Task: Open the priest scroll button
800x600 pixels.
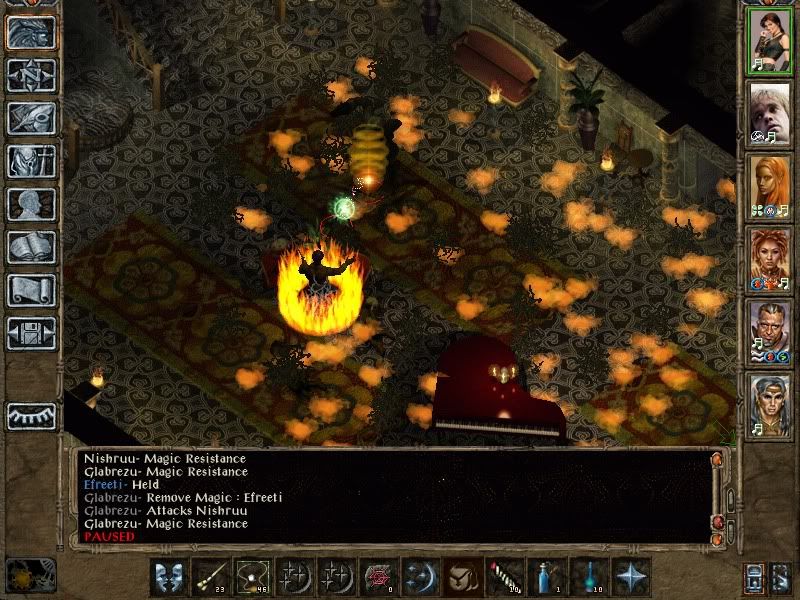Action: coord(31,290)
